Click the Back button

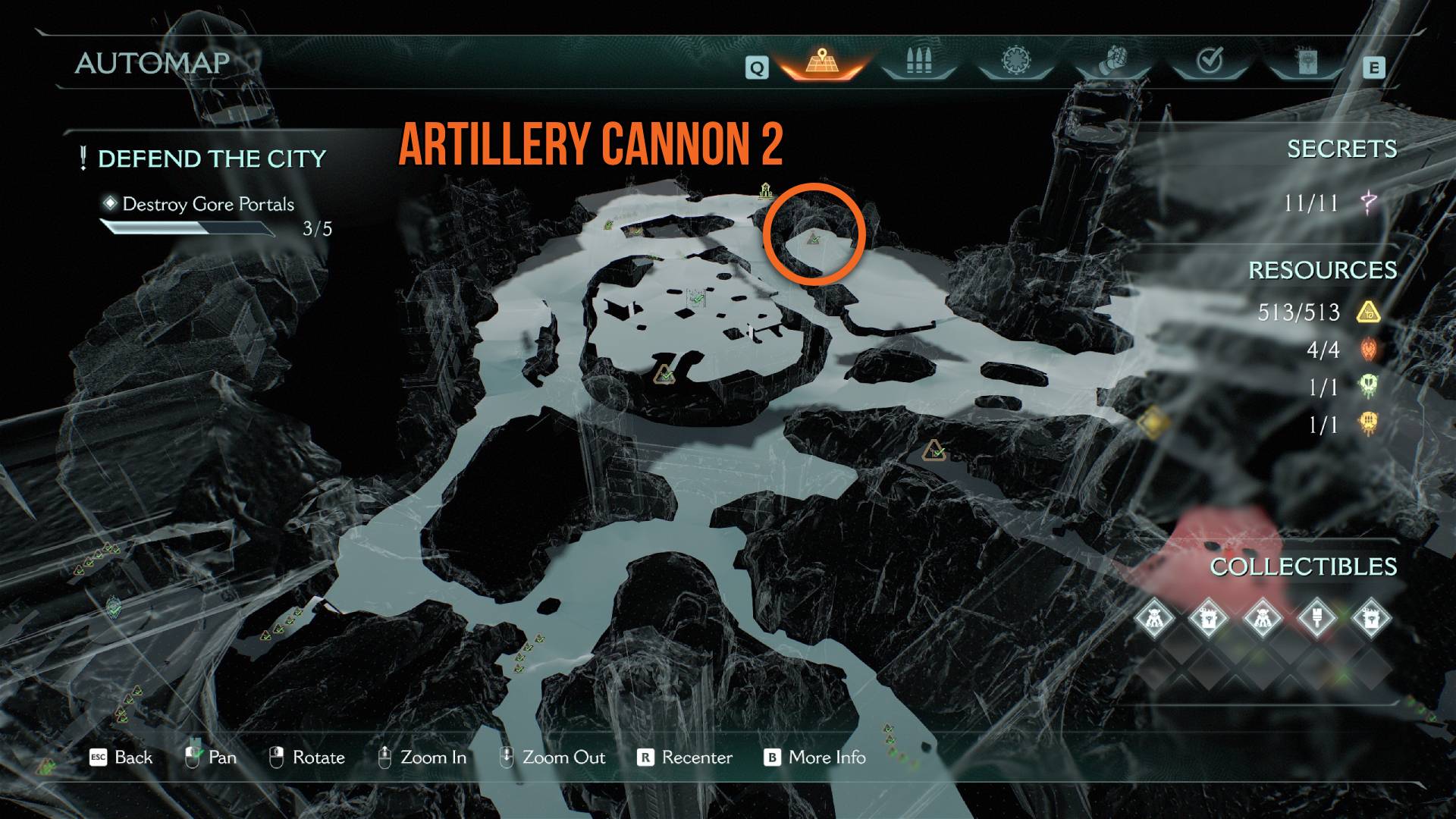point(121,757)
